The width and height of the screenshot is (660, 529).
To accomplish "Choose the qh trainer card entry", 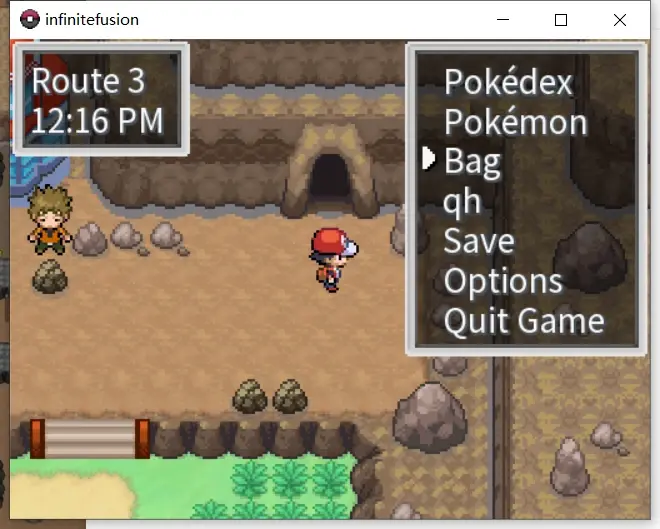I will tap(462, 202).
